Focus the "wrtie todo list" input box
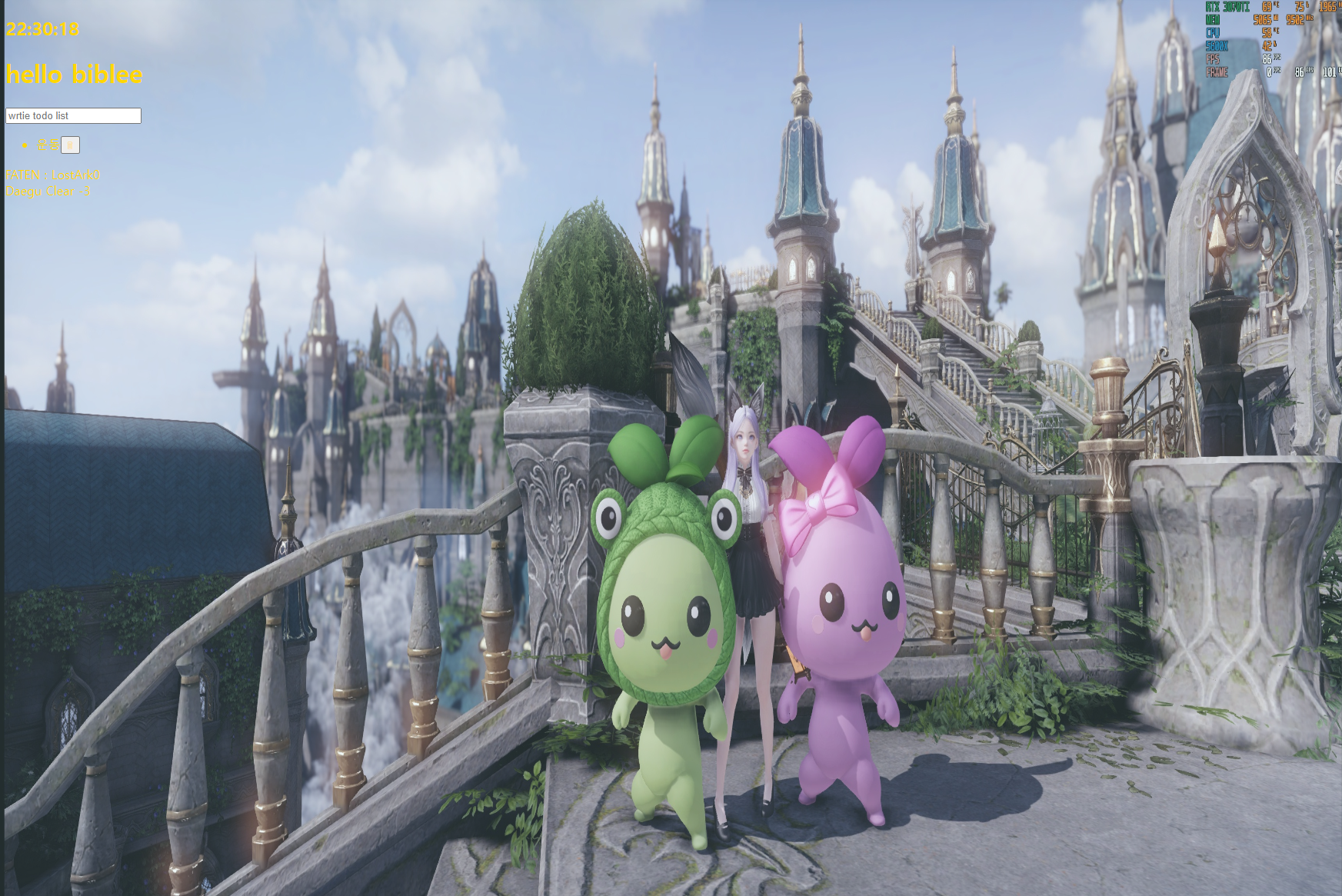This screenshot has width=1342, height=896. [73, 116]
